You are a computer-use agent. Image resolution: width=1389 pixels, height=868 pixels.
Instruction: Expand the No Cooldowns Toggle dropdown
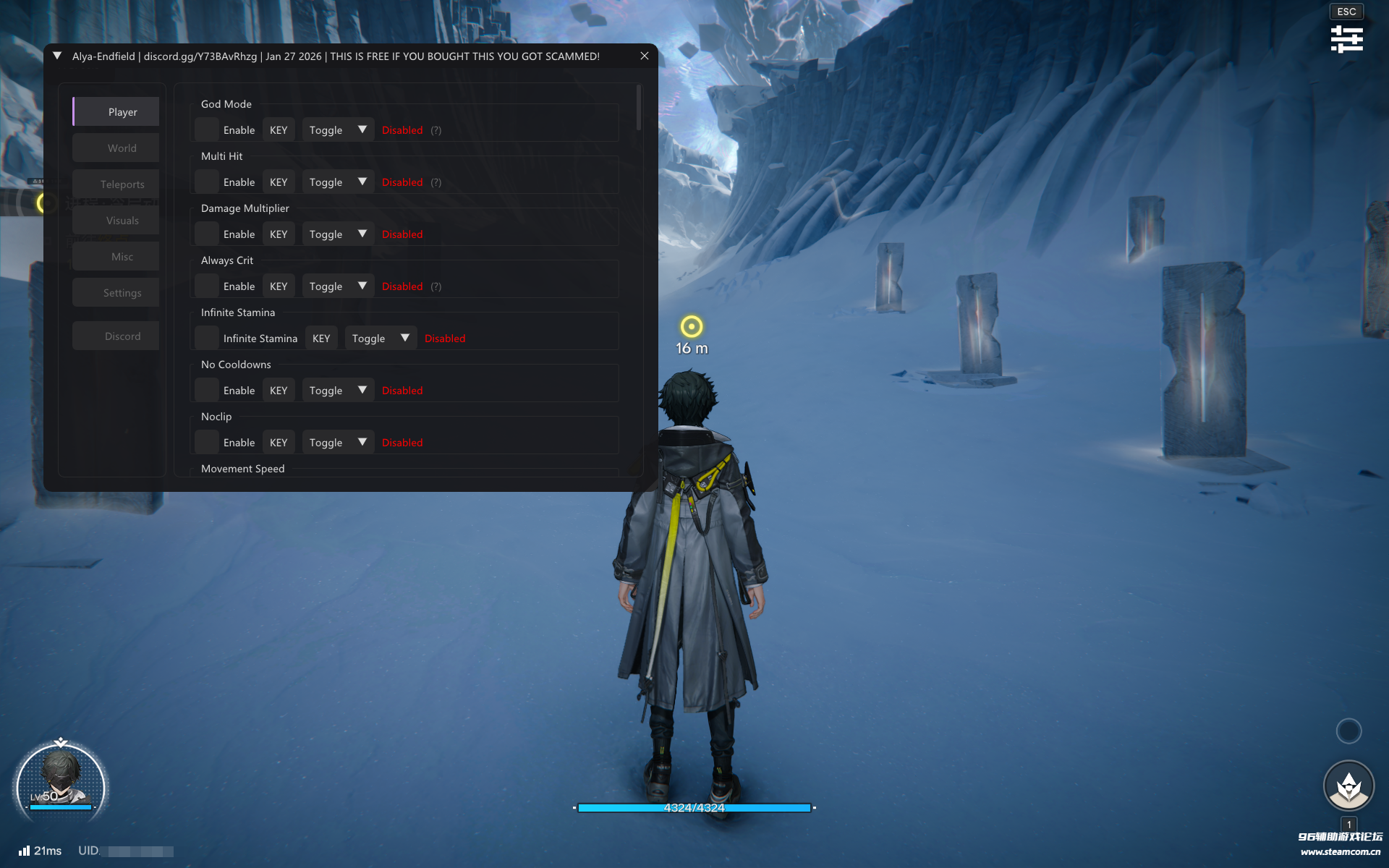[338, 391]
